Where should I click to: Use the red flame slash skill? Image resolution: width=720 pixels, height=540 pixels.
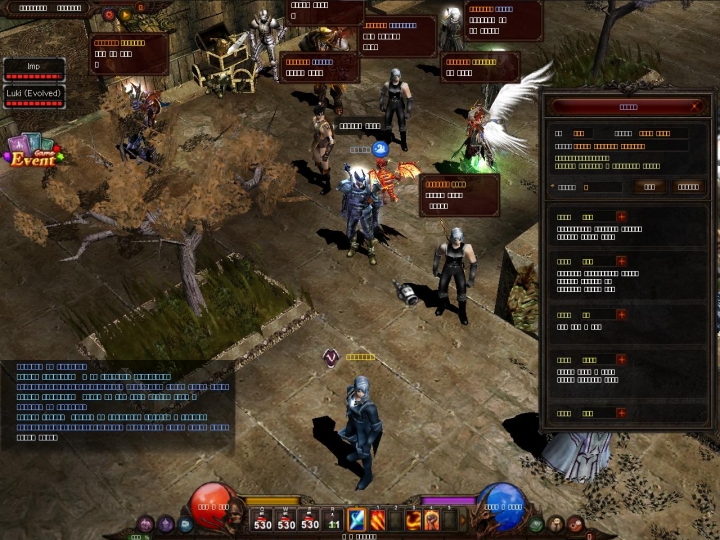tap(379, 520)
